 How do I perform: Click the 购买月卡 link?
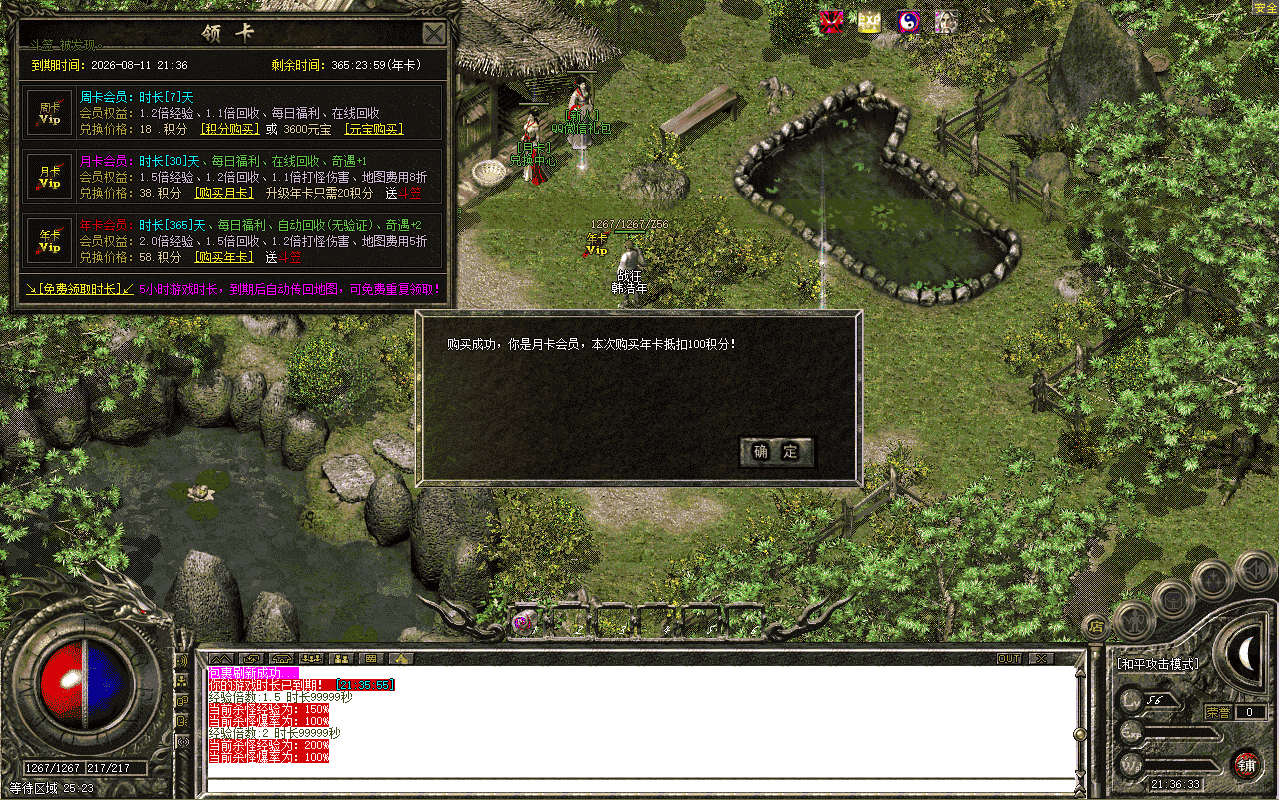pos(225,193)
